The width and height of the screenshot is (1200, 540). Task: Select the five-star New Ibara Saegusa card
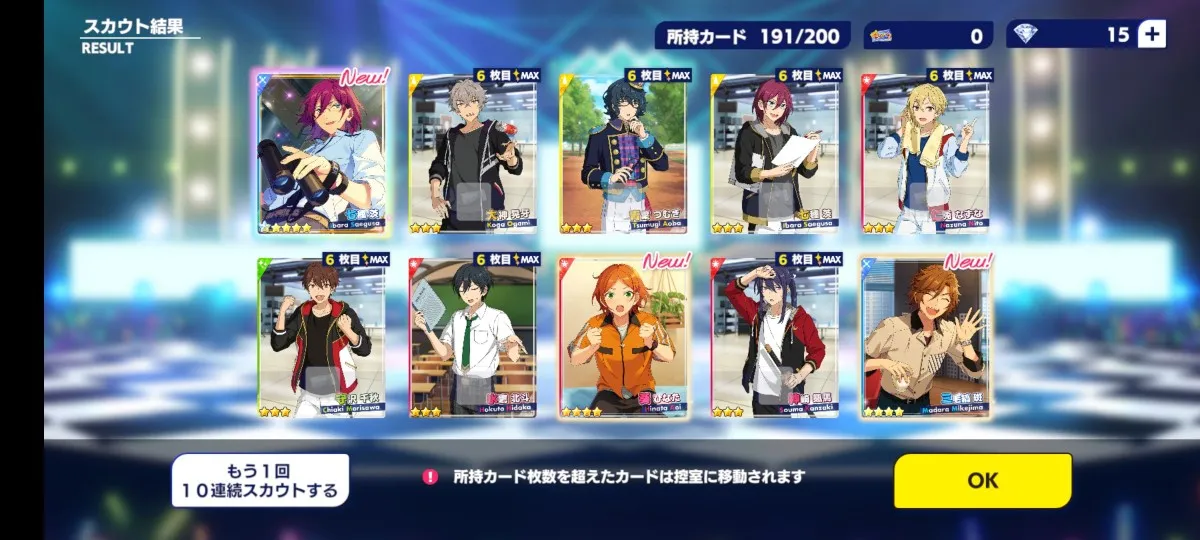pos(323,152)
